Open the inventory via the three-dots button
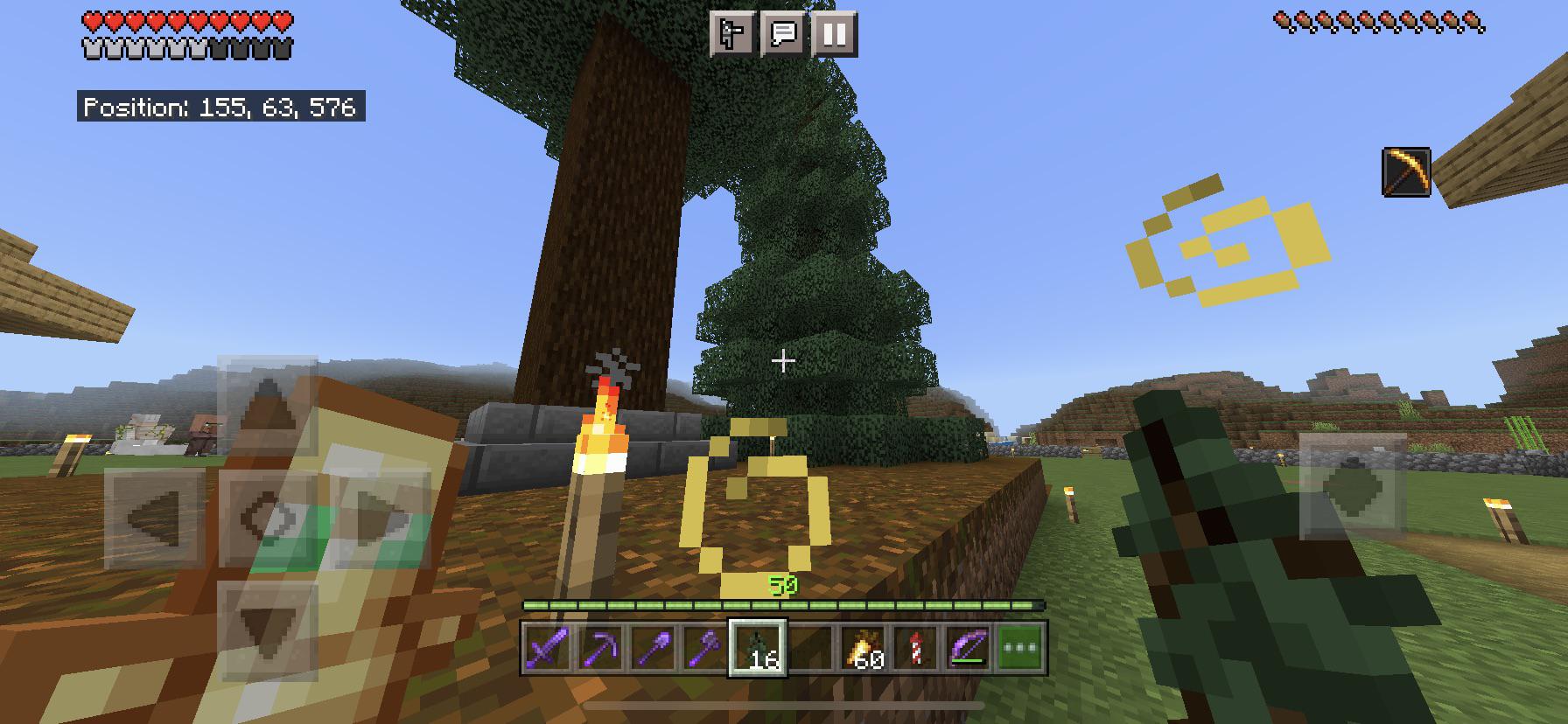 click(1021, 649)
